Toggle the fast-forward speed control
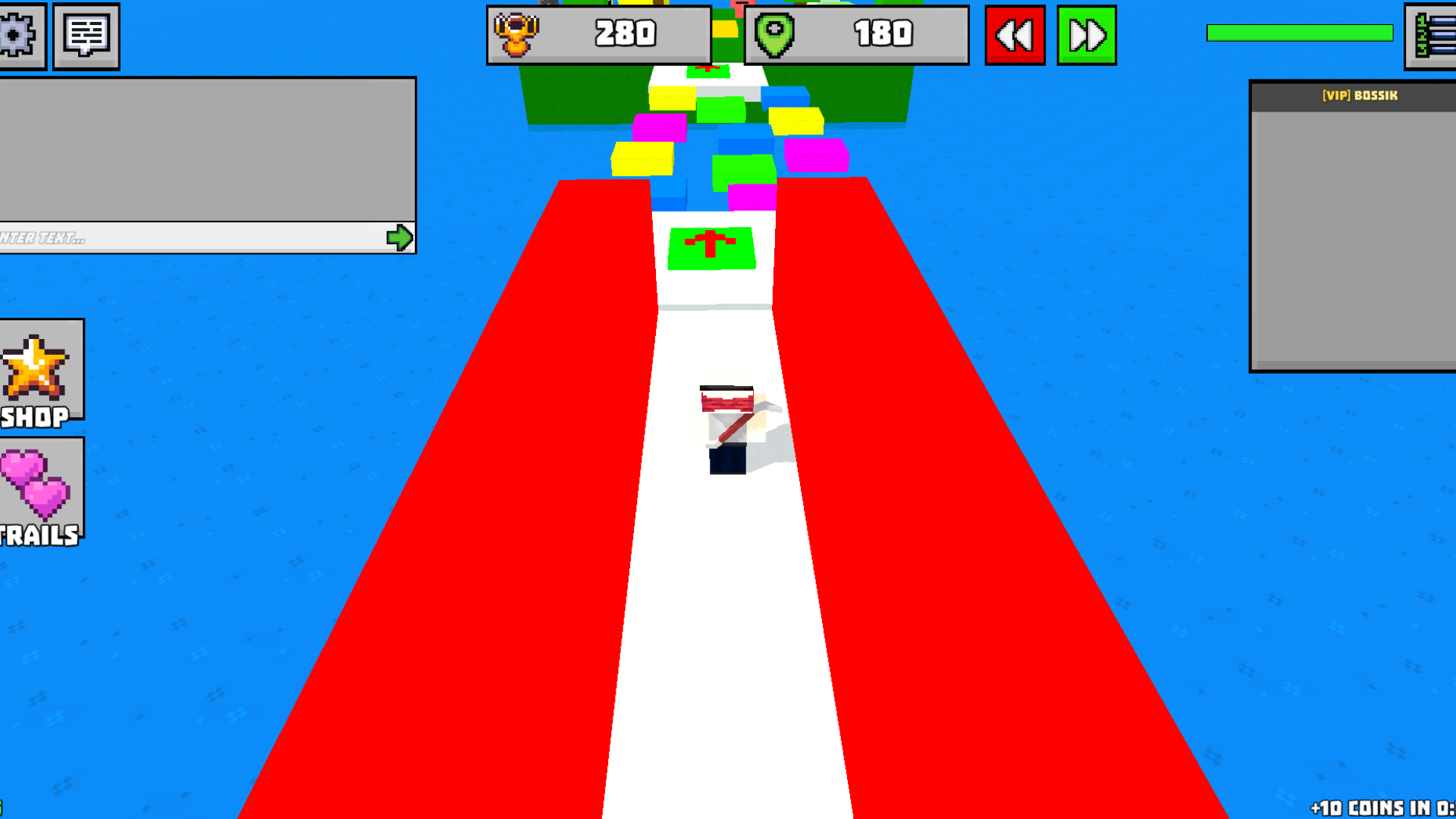The height and width of the screenshot is (819, 1456). point(1086,34)
